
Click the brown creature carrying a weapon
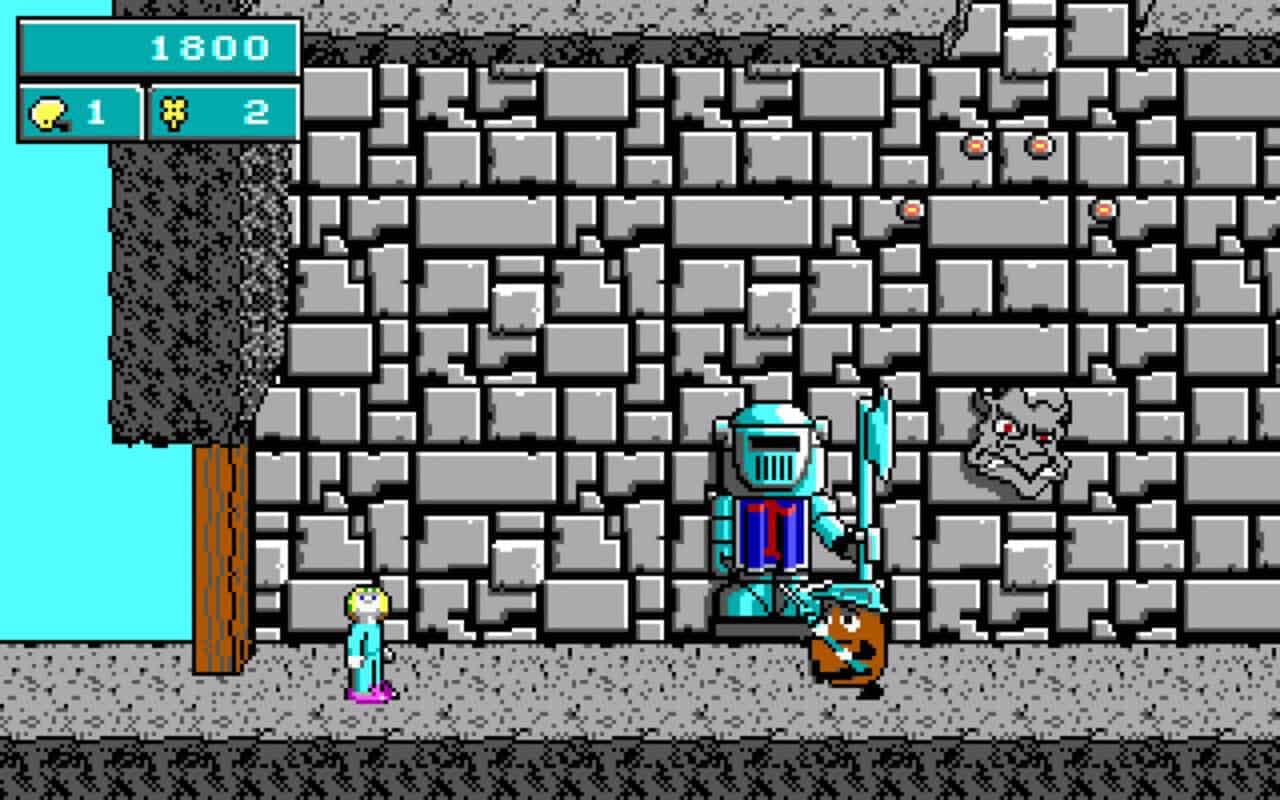pyautogui.click(x=845, y=645)
